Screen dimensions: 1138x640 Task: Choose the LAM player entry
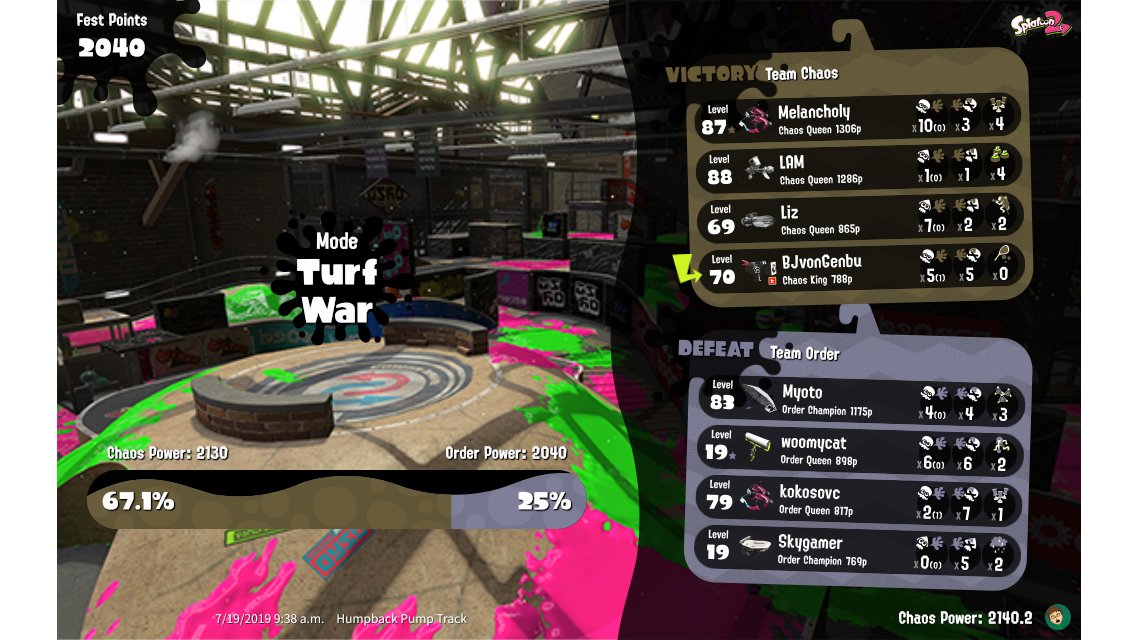tap(858, 168)
